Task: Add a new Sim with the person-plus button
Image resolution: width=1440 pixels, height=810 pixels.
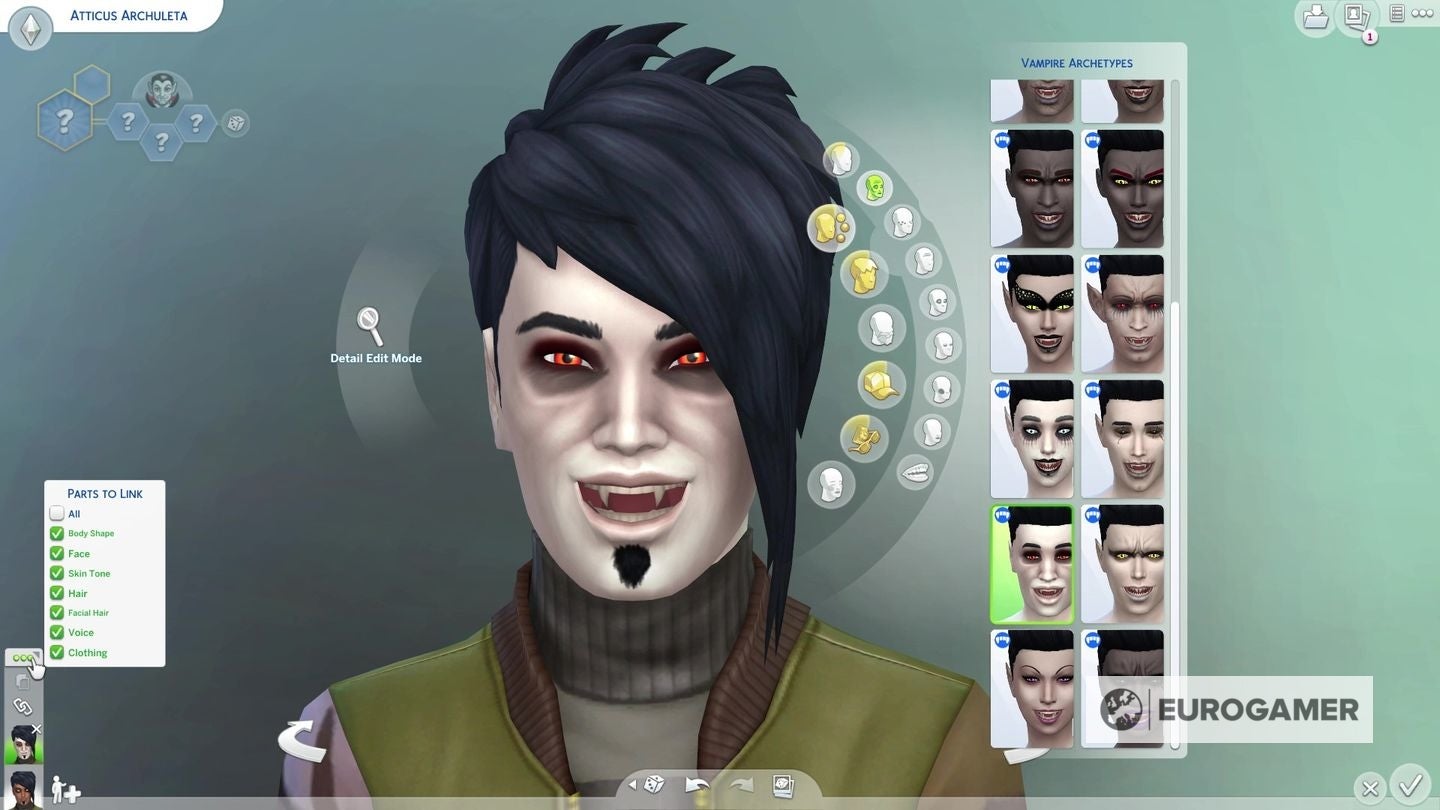Action: pyautogui.click(x=66, y=789)
